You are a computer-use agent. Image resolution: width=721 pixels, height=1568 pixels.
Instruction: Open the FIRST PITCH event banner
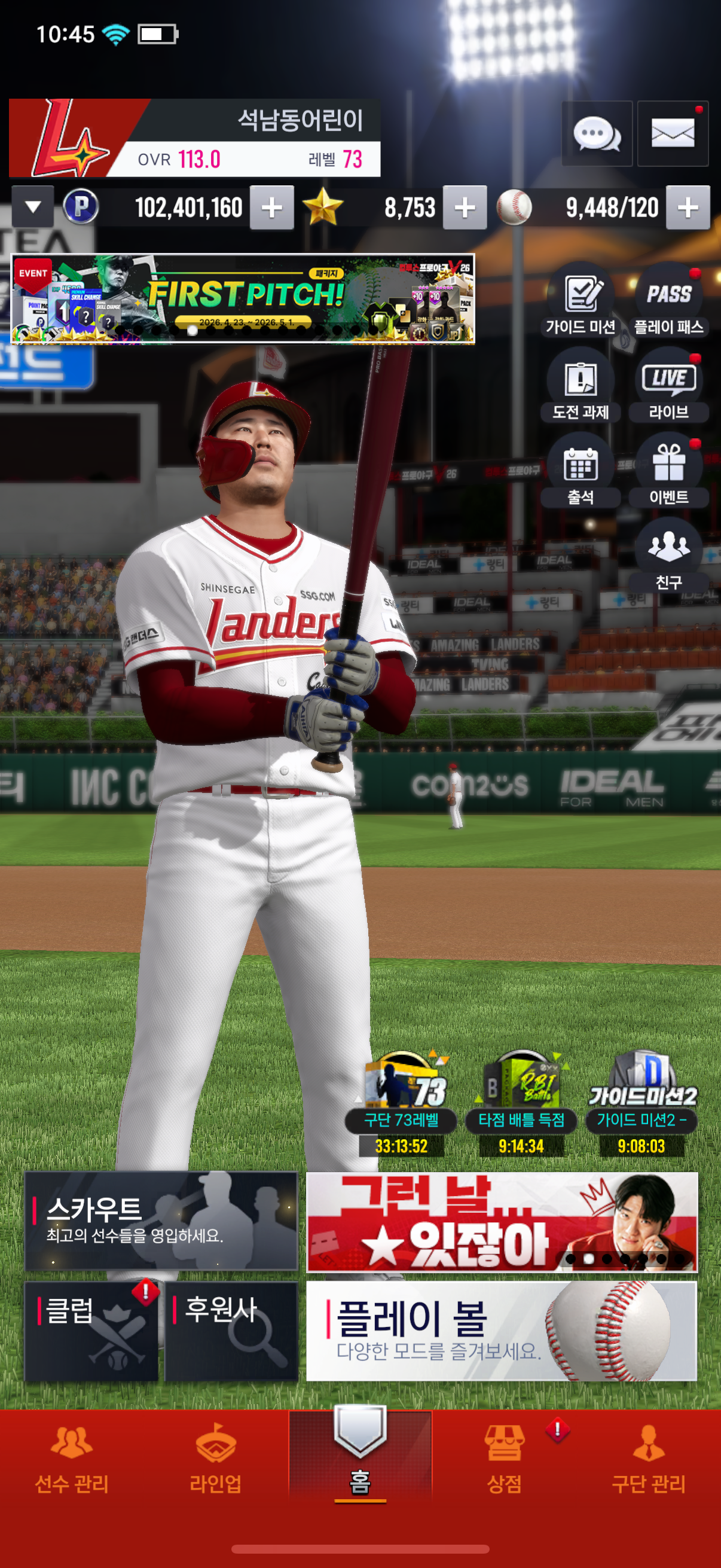click(243, 298)
